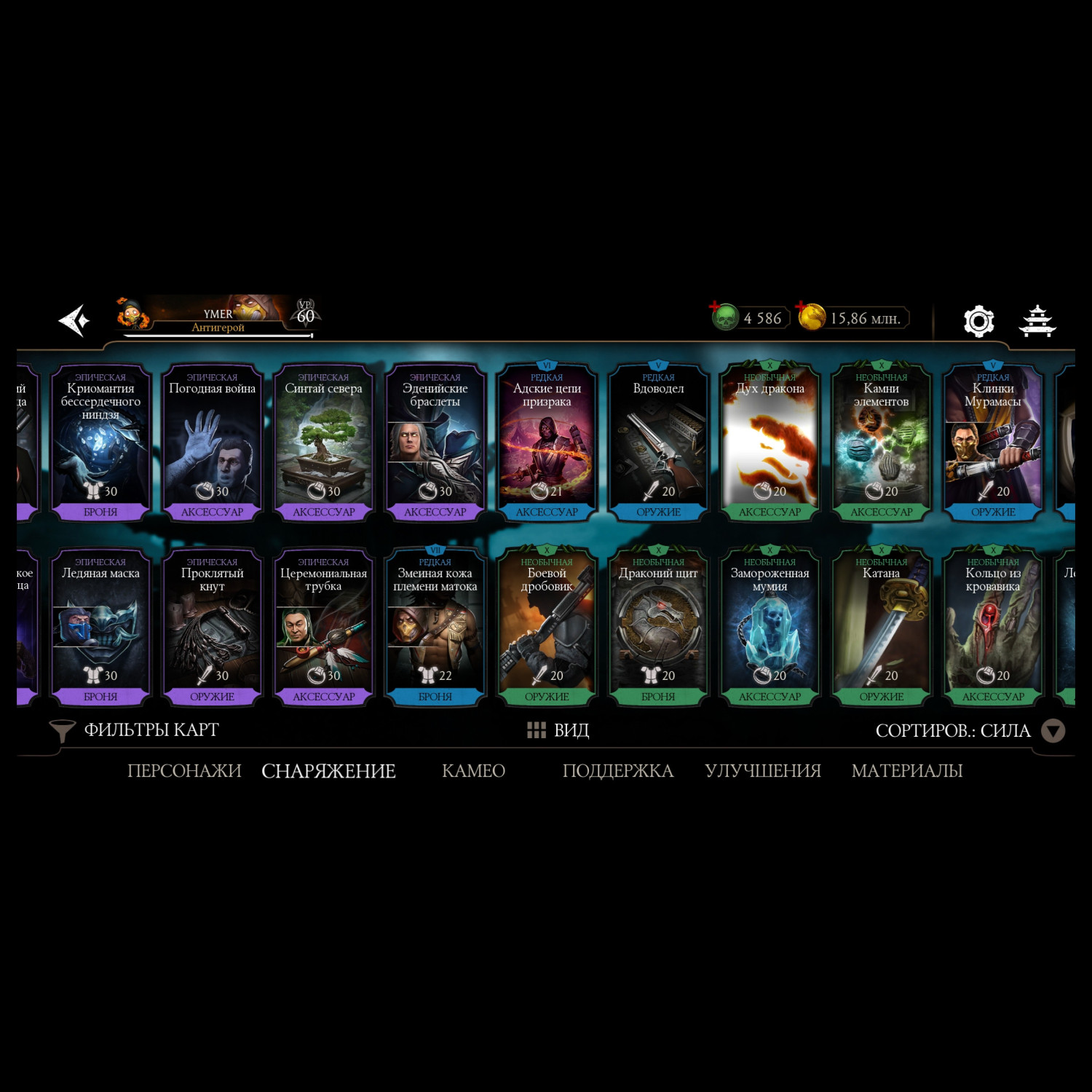Open the ПОДДЕРЖКА tab
Screen dimensions: 1092x1092
point(617,771)
